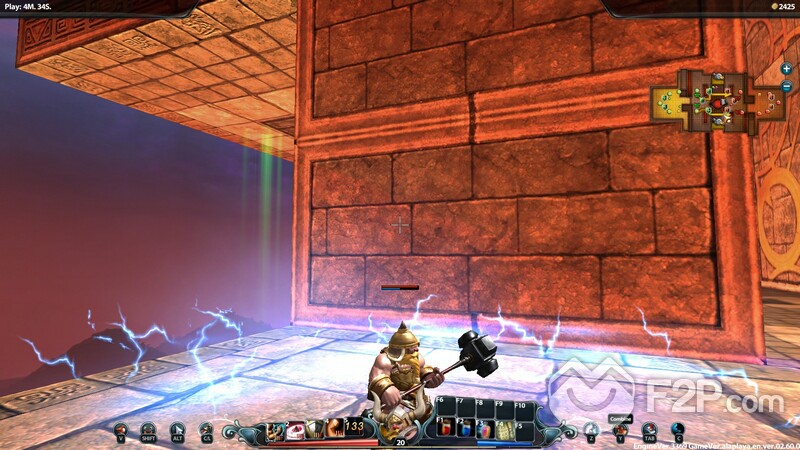Activate the third skill icon on the skill bar

pyautogui.click(x=315, y=429)
